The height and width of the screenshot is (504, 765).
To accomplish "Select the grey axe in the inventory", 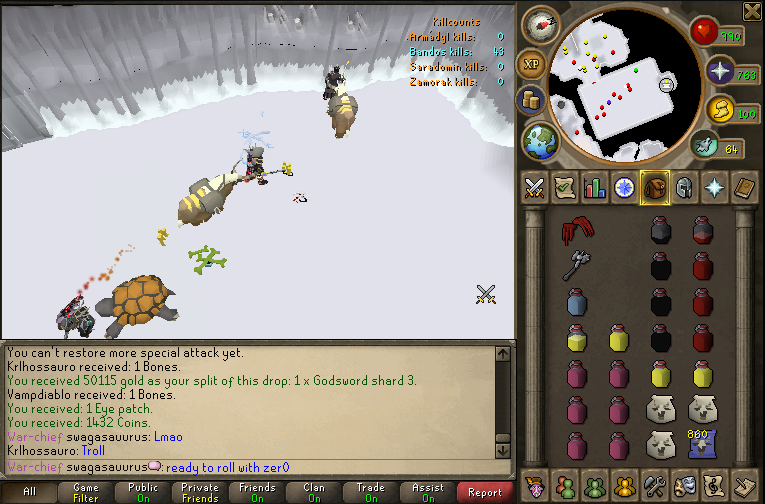I will 575,265.
